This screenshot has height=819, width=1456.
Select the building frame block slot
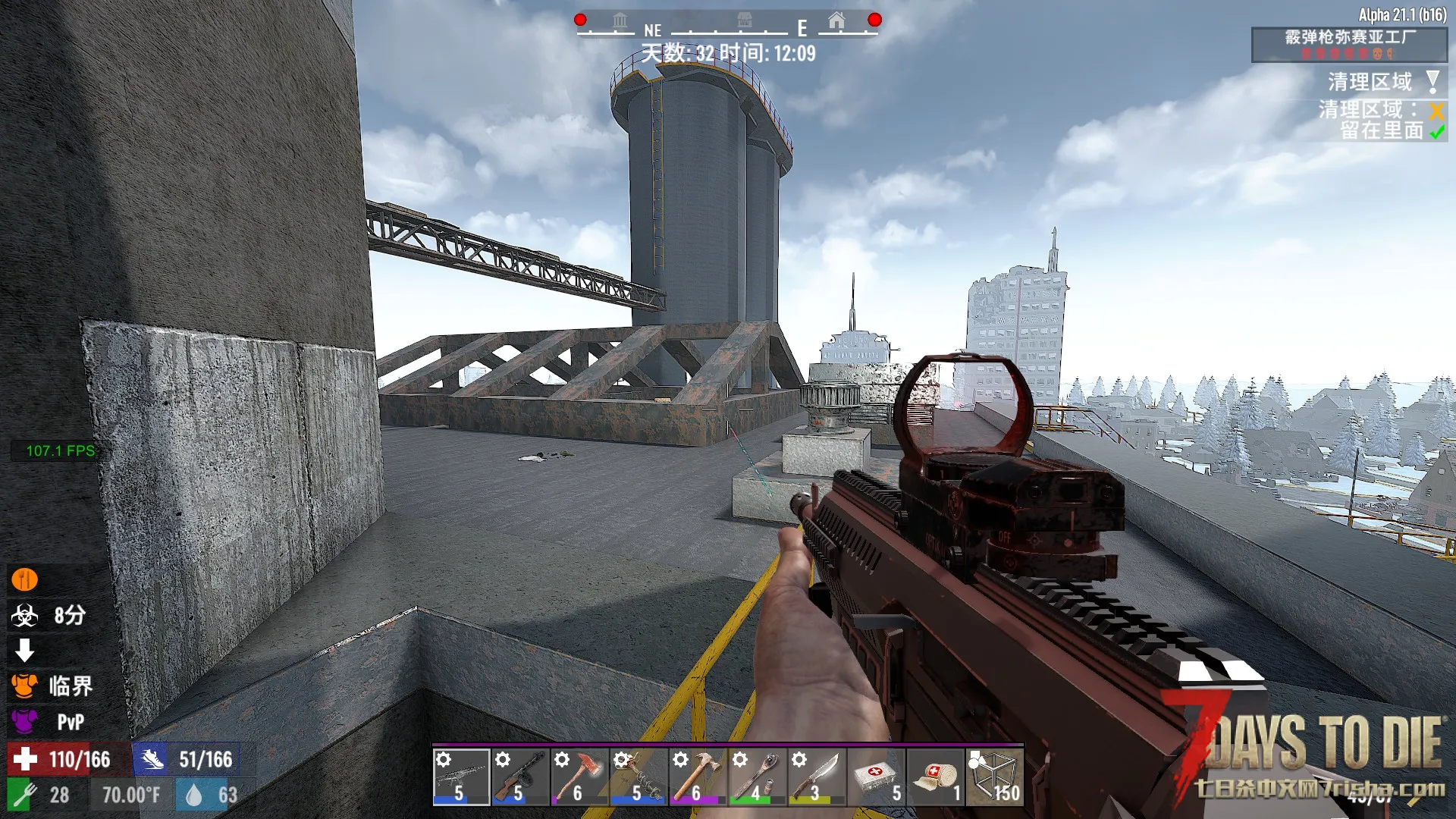click(994, 777)
